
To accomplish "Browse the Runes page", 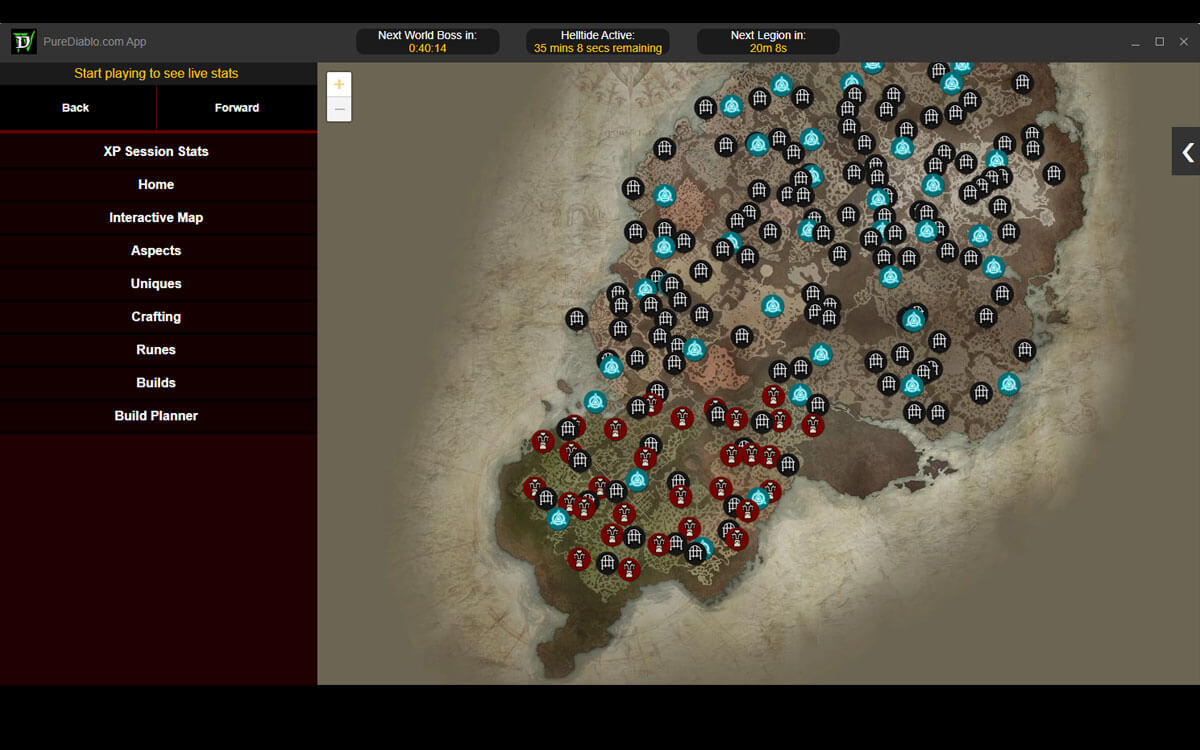I will [x=156, y=349].
